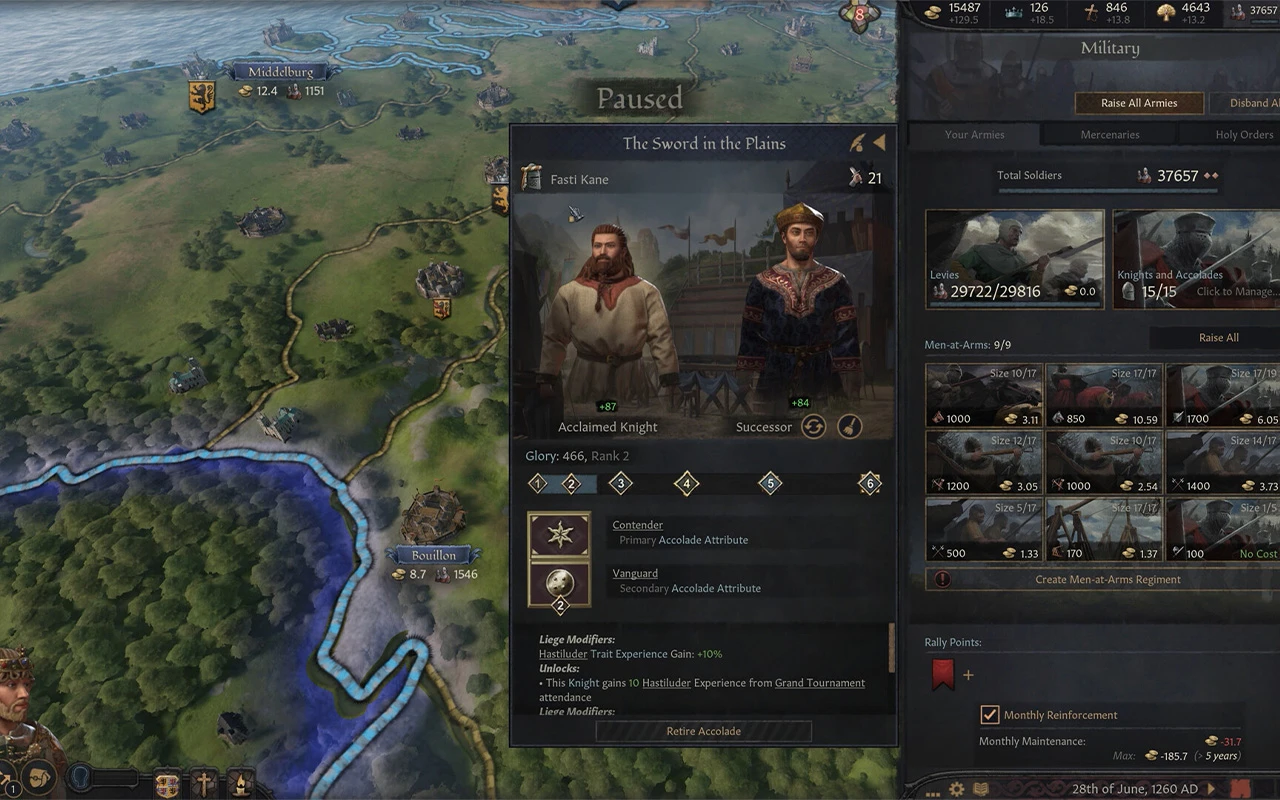1280x800 pixels.
Task: Change the accolade successor
Action: [813, 427]
